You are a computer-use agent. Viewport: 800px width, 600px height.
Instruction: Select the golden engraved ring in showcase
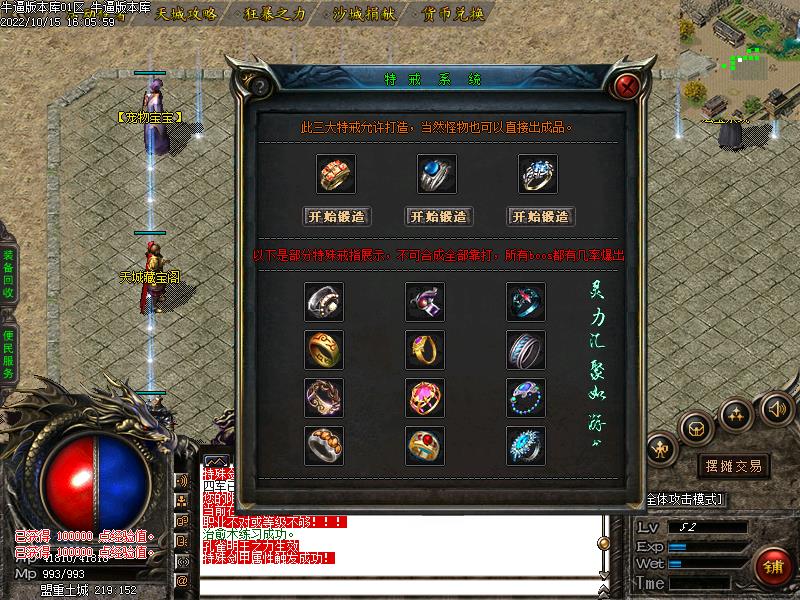[x=324, y=349]
